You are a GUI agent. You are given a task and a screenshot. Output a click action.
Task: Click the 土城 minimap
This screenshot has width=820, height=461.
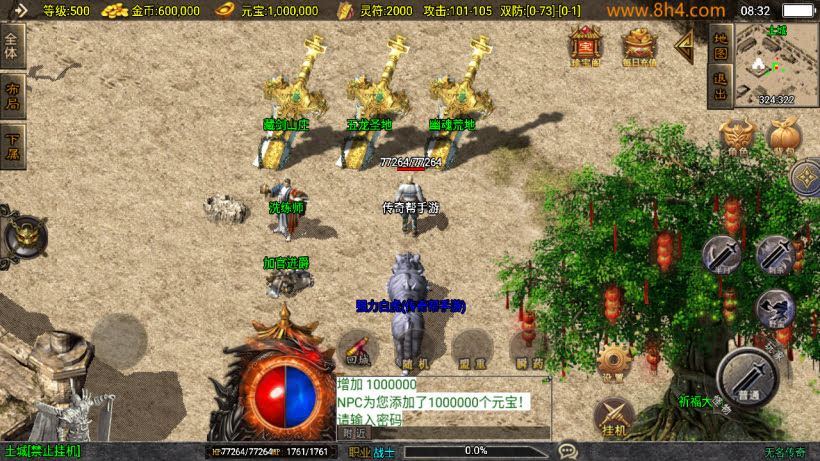(x=776, y=64)
